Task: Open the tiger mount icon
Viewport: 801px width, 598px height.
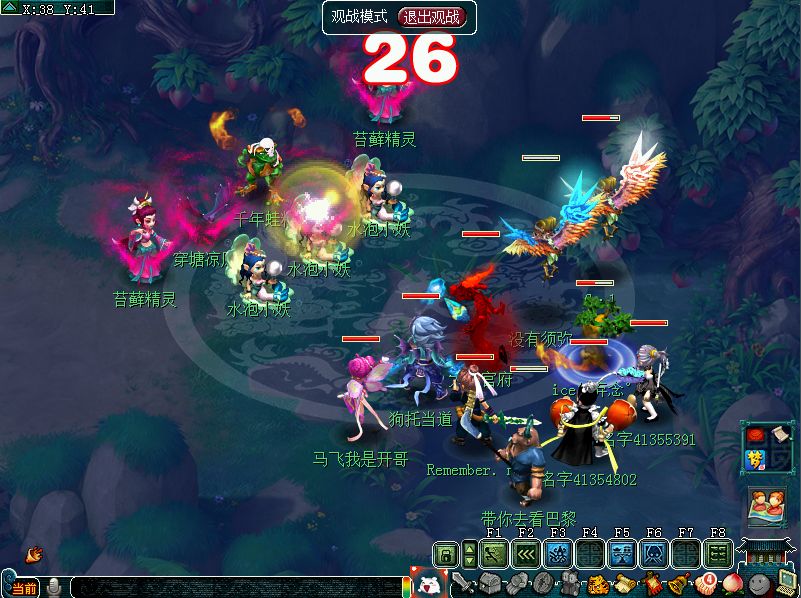Action: tap(597, 584)
